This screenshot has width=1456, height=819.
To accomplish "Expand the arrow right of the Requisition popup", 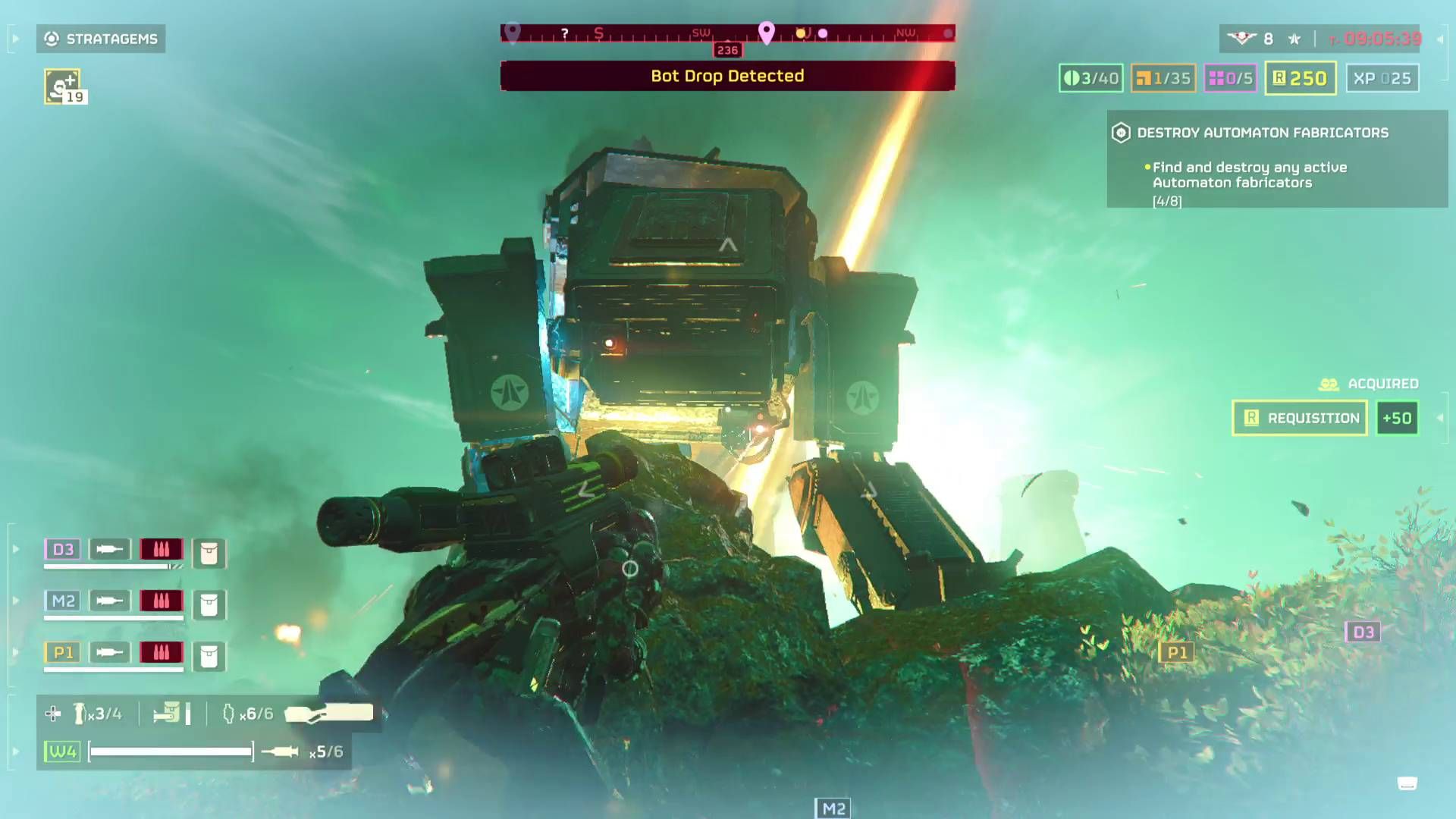I will click(1440, 418).
